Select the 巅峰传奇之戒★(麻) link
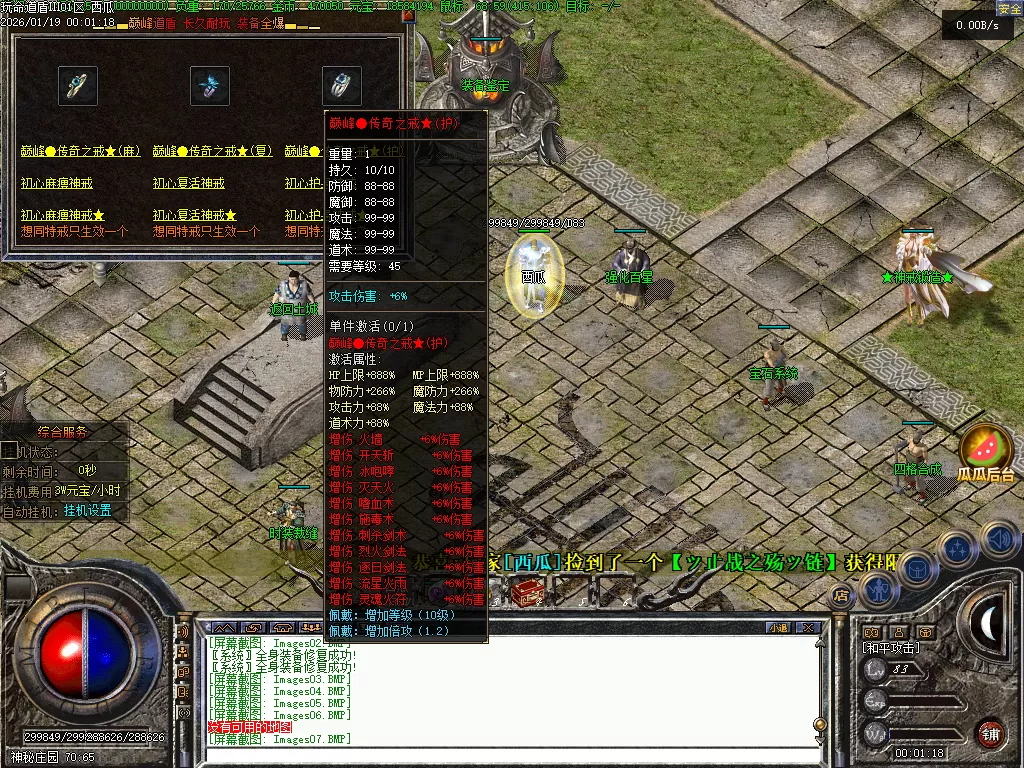The height and width of the screenshot is (768, 1024). pyautogui.click(x=81, y=151)
